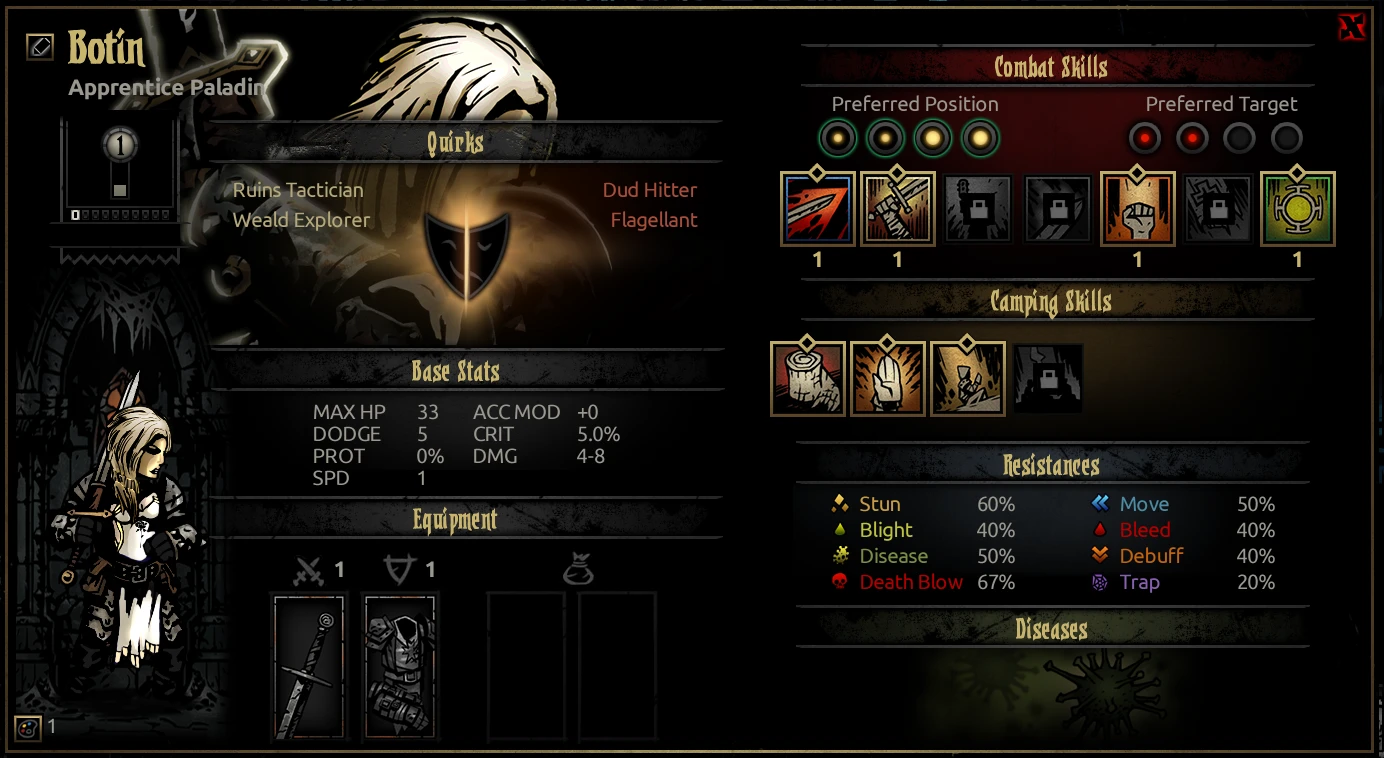Screen dimensions: 1384x758
Task: Click the locked combat skill with jagged symbol
Action: (1217, 209)
